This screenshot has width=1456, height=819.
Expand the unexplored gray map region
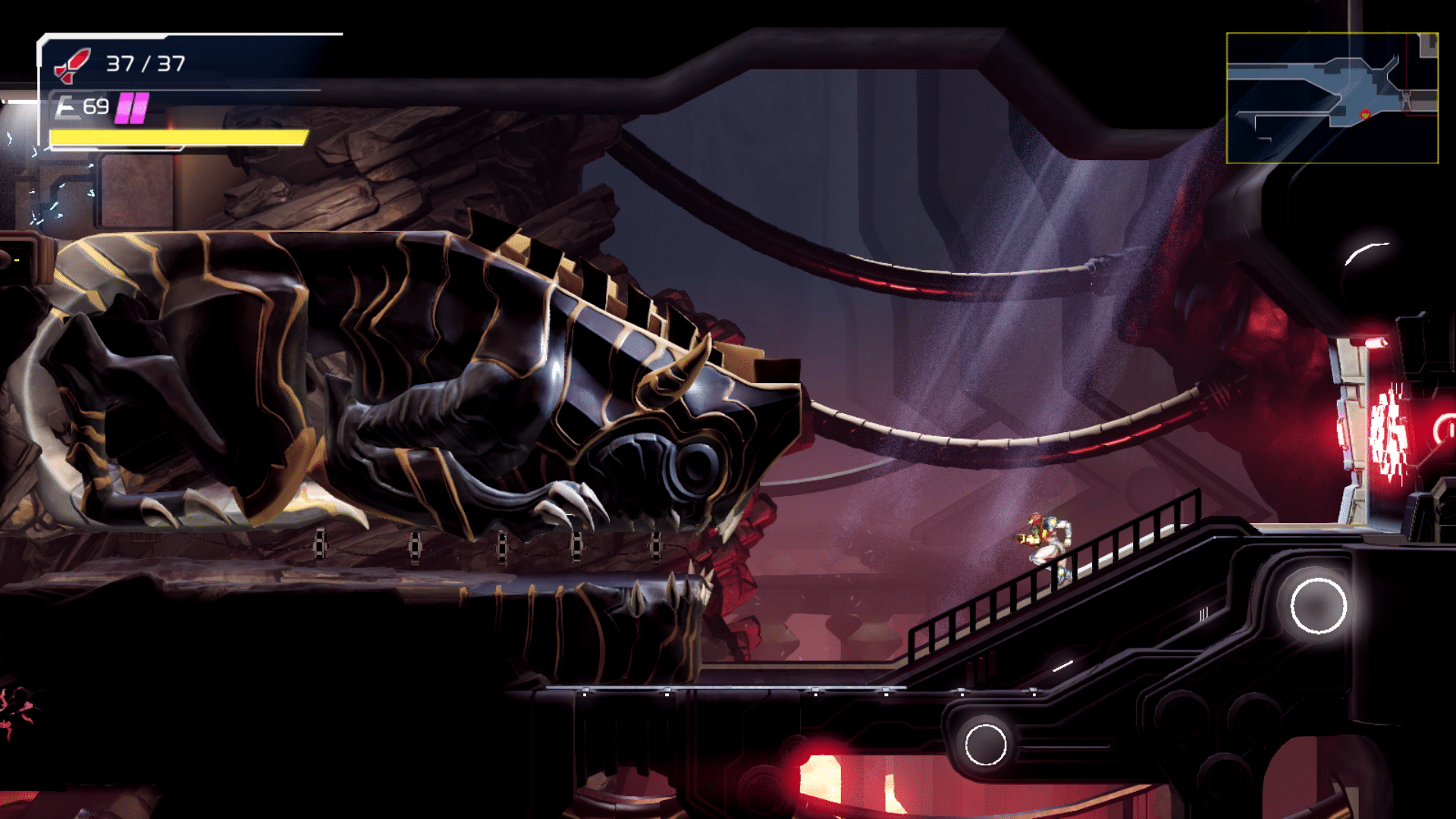point(1428,43)
